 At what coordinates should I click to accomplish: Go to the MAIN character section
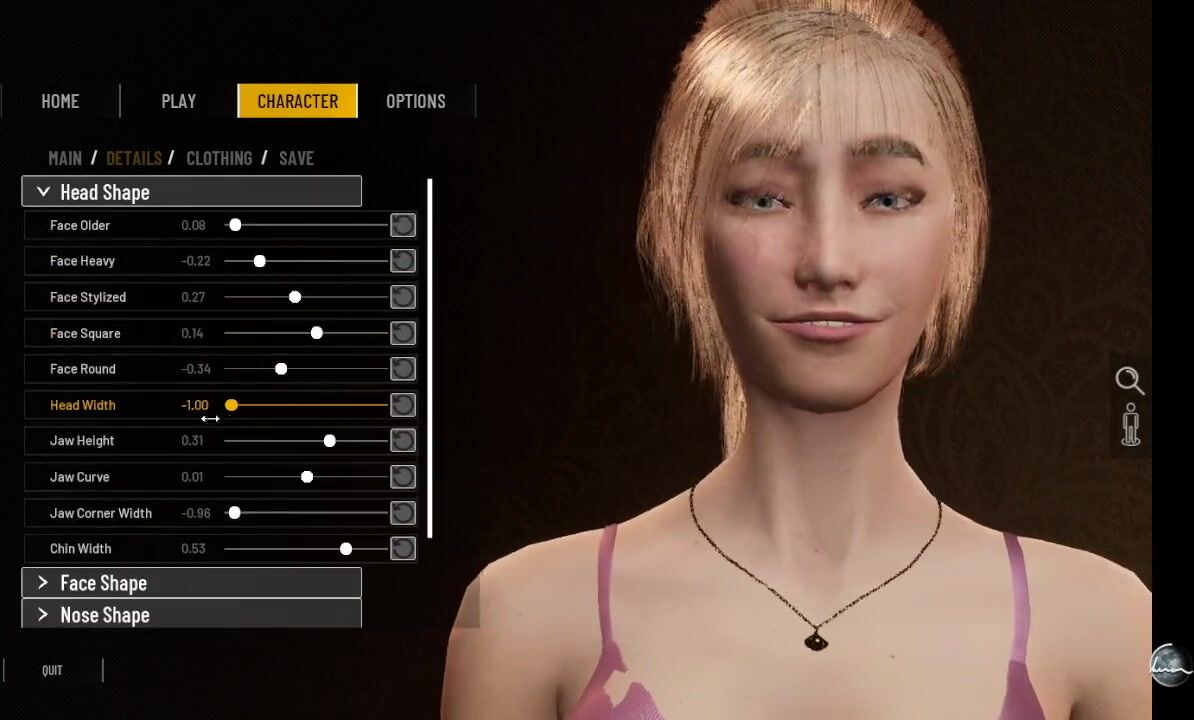(65, 158)
